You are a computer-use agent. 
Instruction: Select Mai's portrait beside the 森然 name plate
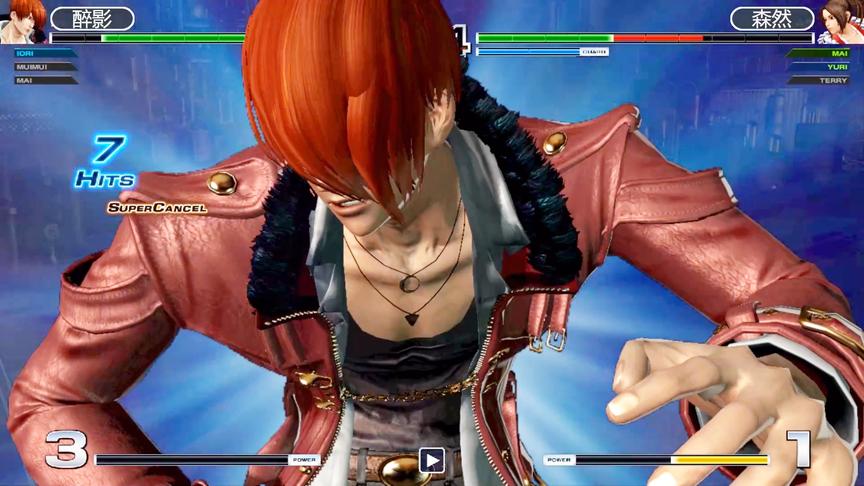[x=842, y=20]
